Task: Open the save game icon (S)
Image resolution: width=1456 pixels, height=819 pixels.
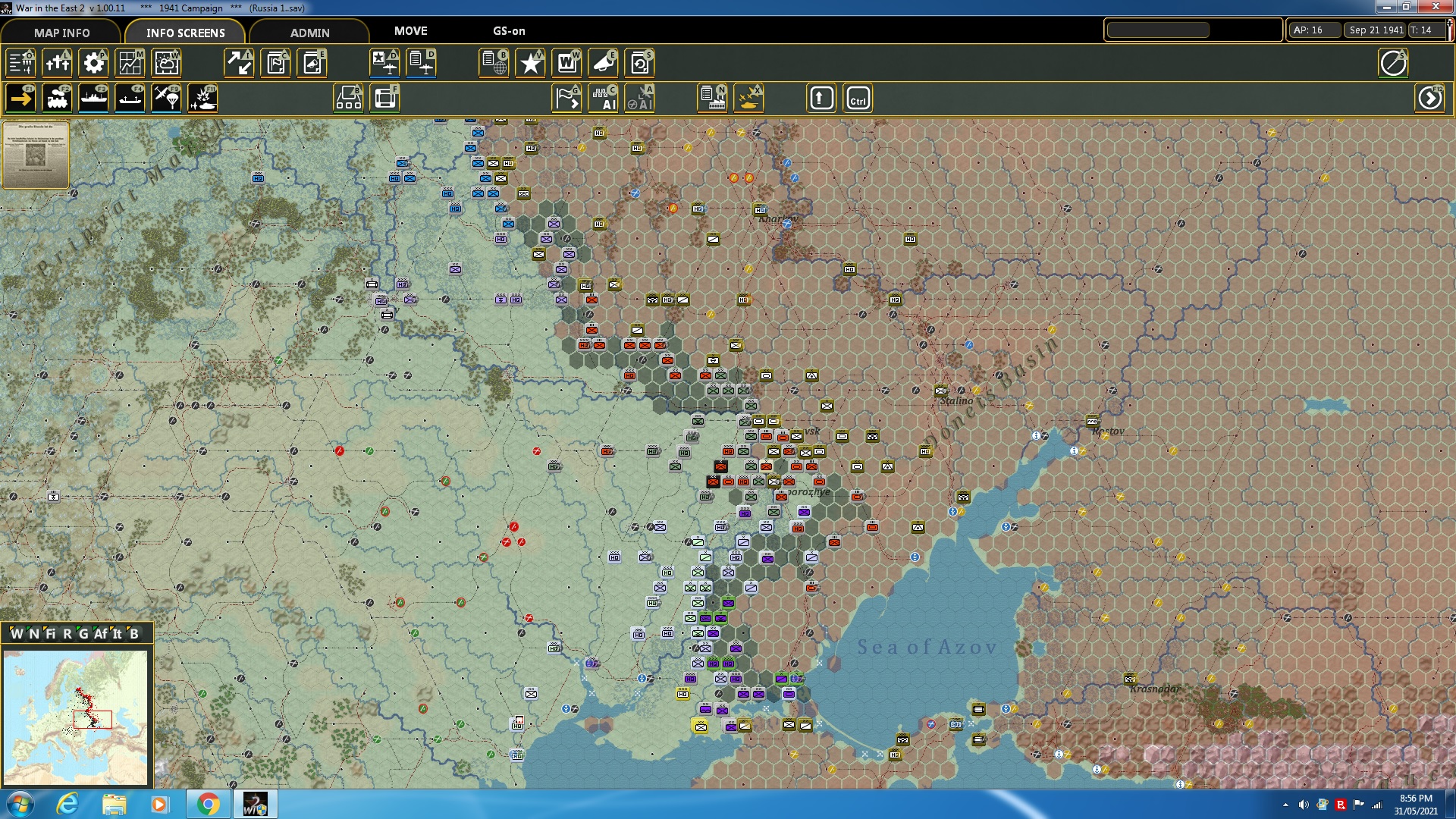Action: (641, 64)
